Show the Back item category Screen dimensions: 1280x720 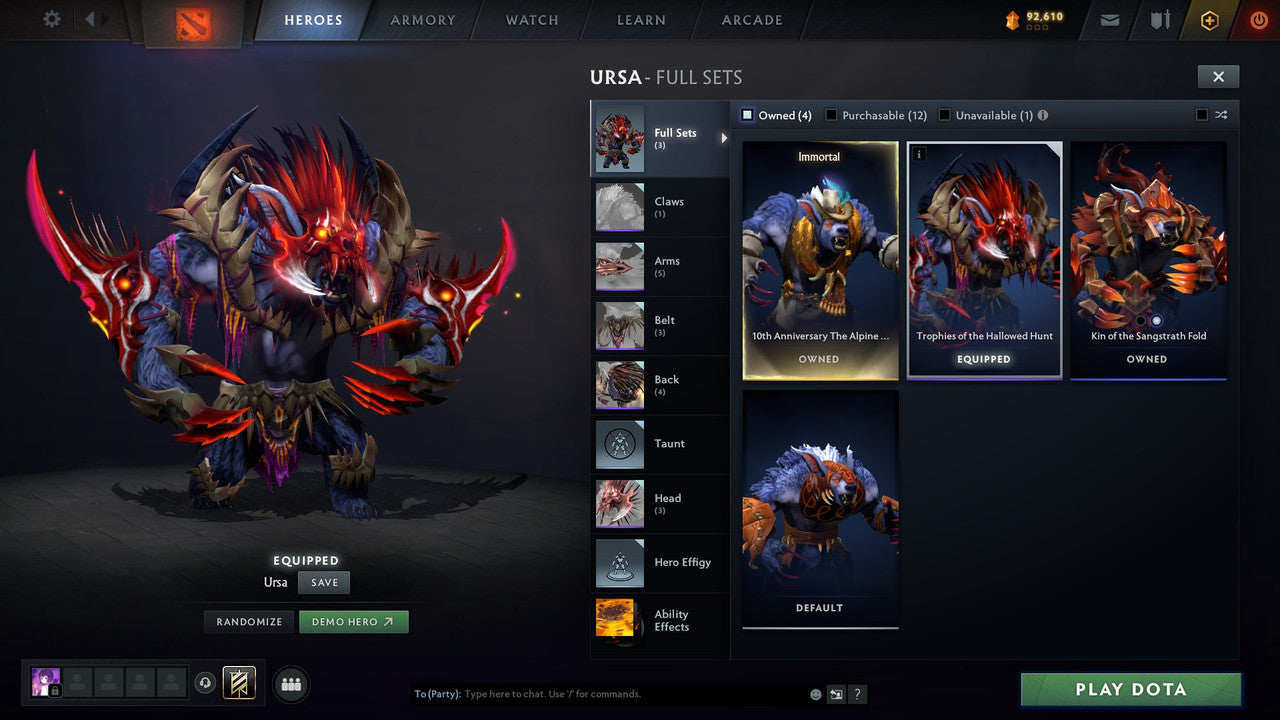coord(660,385)
